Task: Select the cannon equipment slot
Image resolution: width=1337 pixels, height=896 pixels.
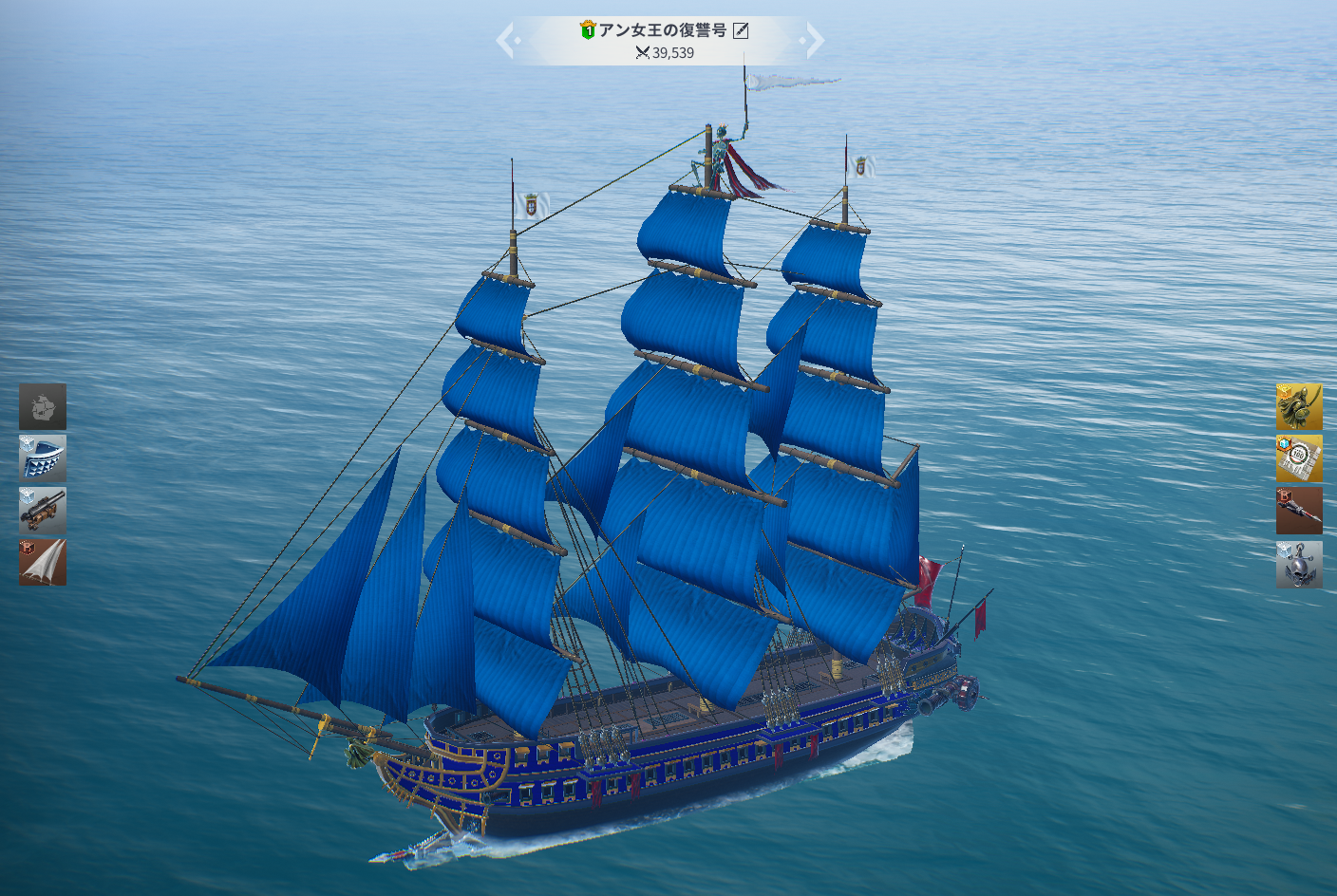Action: coord(43,511)
